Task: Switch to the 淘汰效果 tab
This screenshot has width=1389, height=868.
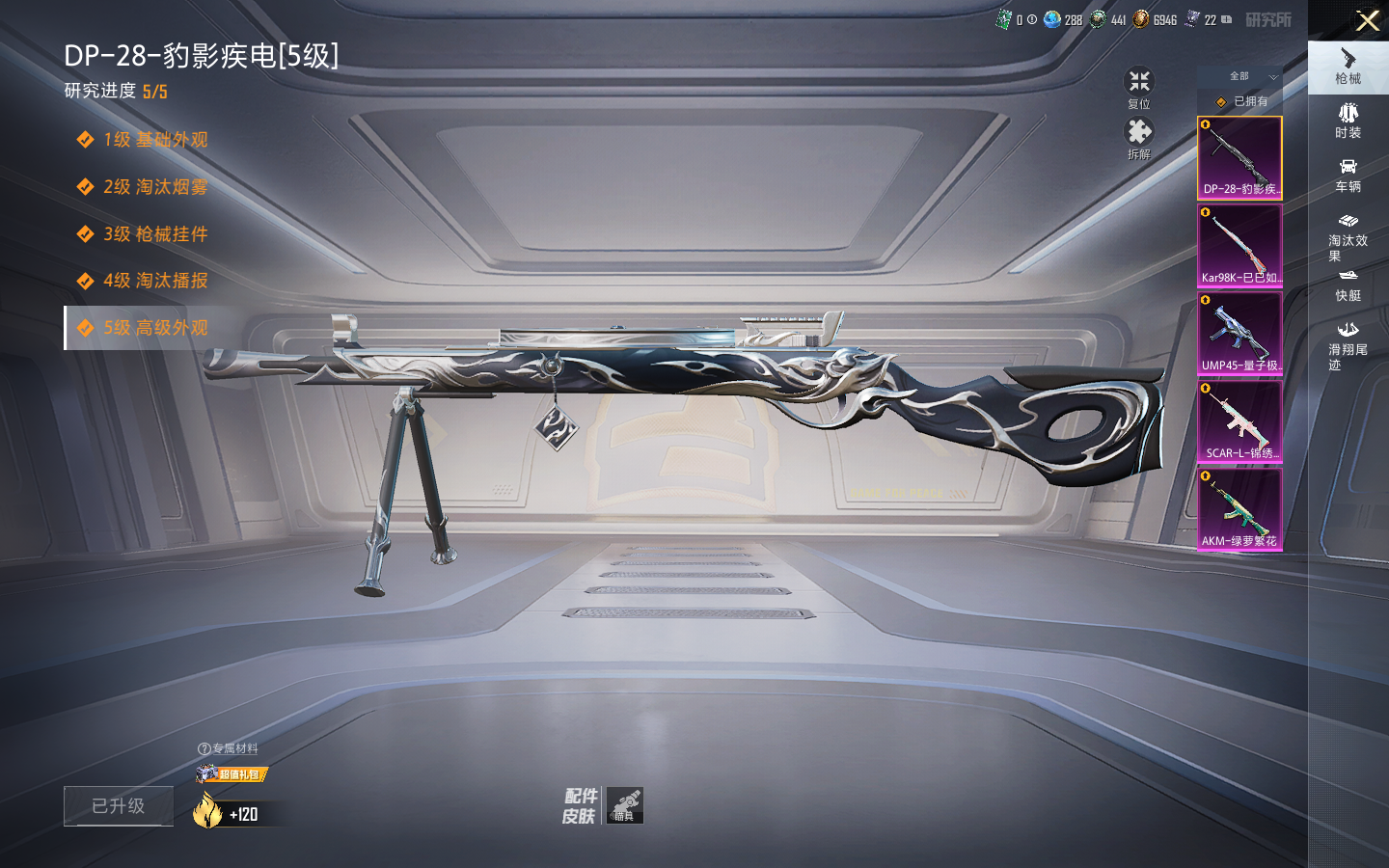Action: (1348, 236)
